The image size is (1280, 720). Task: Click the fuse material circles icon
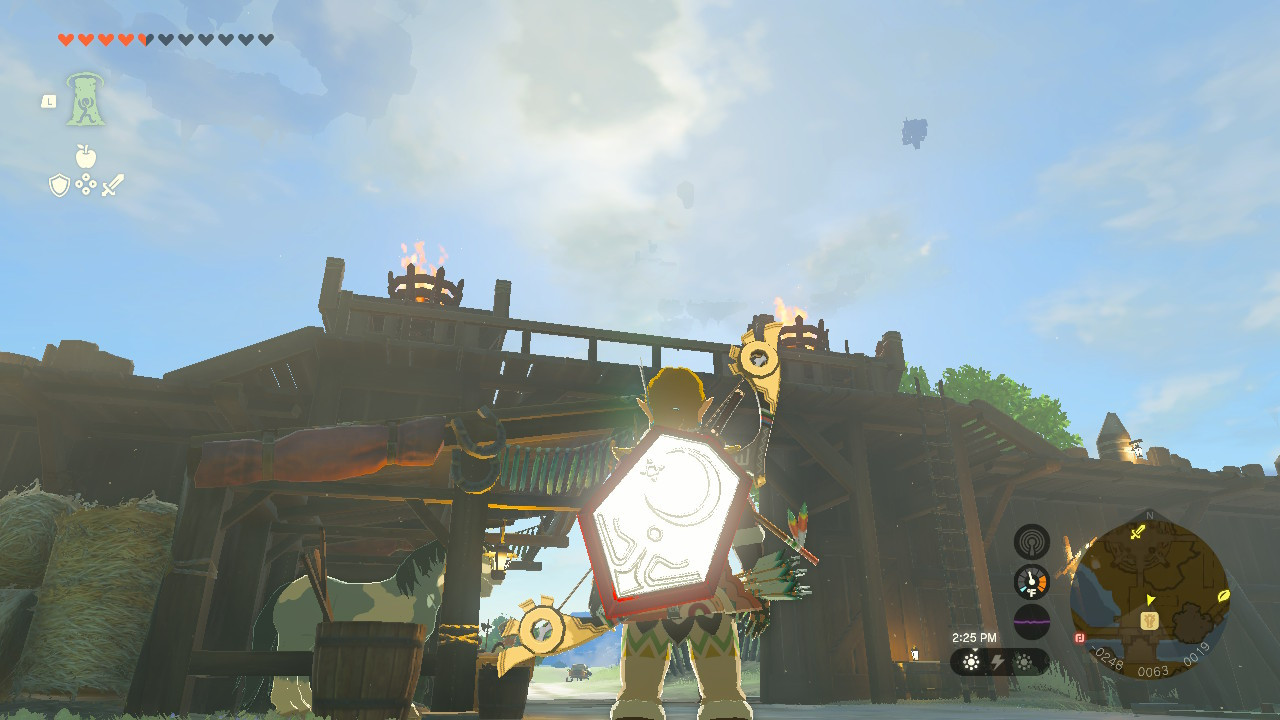point(86,183)
